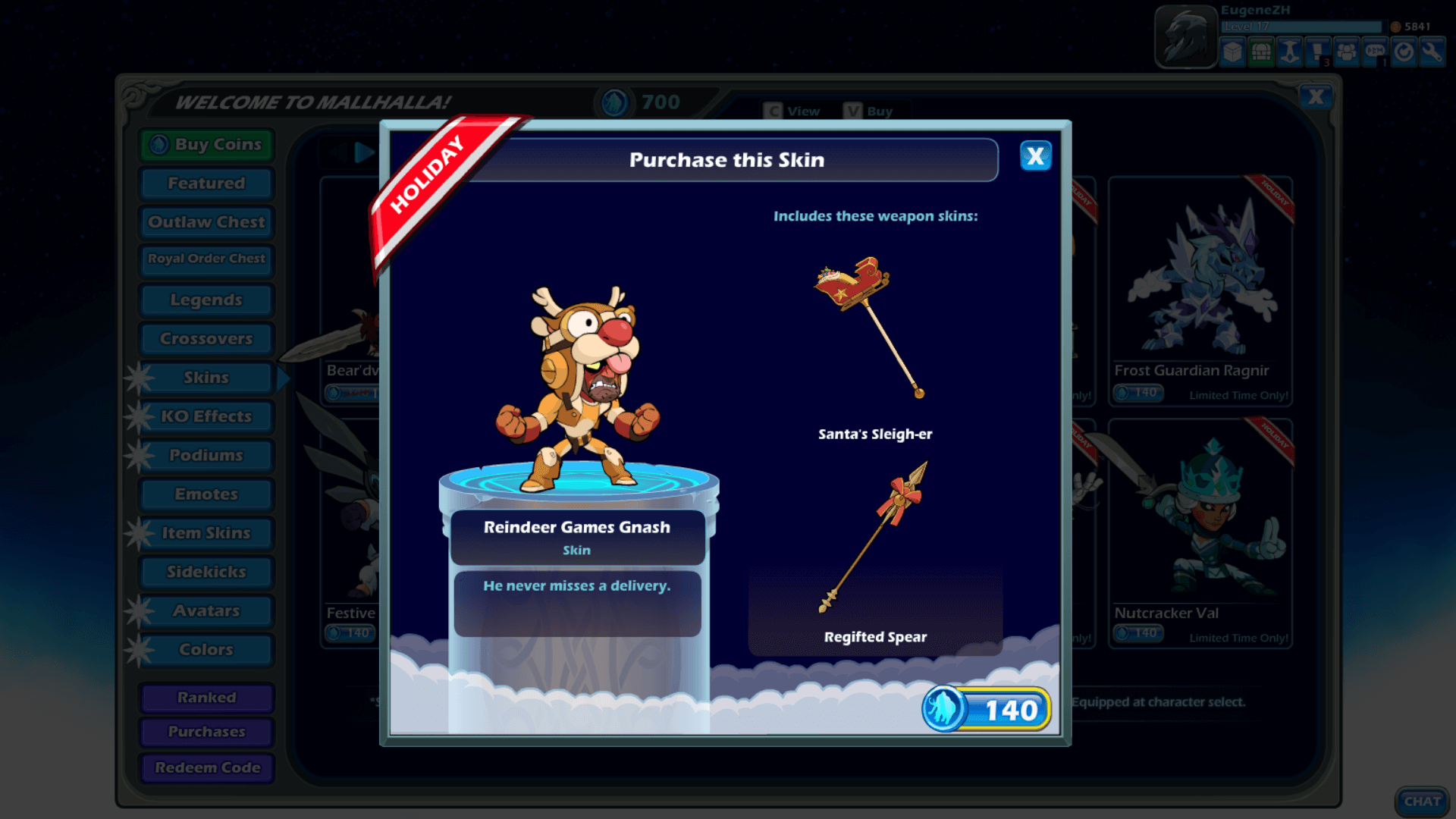Open the Chat panel
The height and width of the screenshot is (819, 1456).
1422,802
